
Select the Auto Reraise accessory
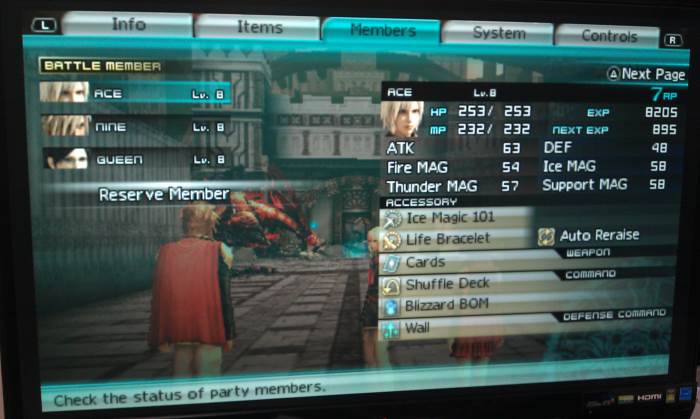598,236
